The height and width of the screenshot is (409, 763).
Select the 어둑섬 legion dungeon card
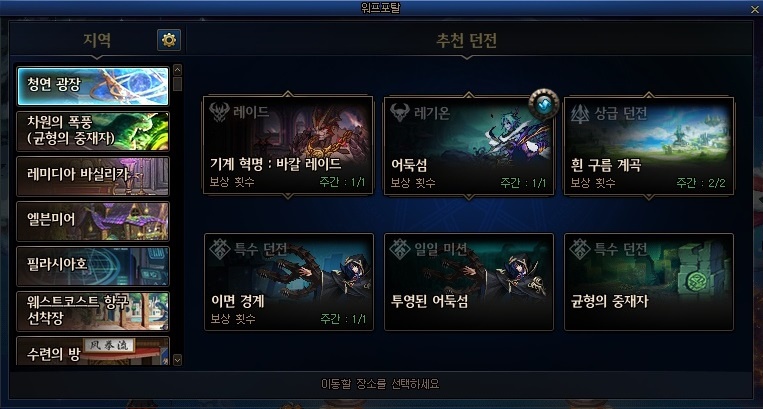468,146
